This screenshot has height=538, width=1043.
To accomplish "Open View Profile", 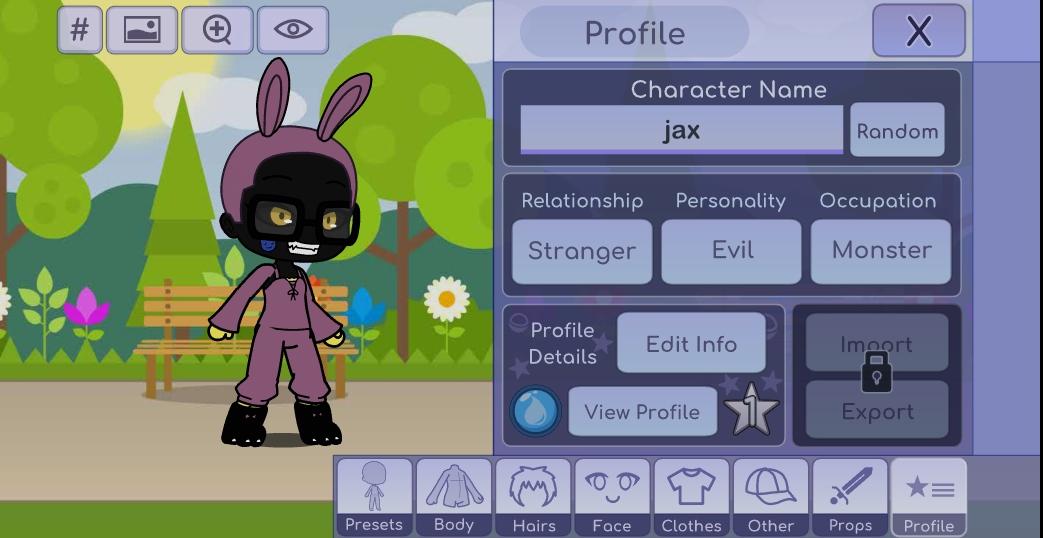I will coord(642,411).
